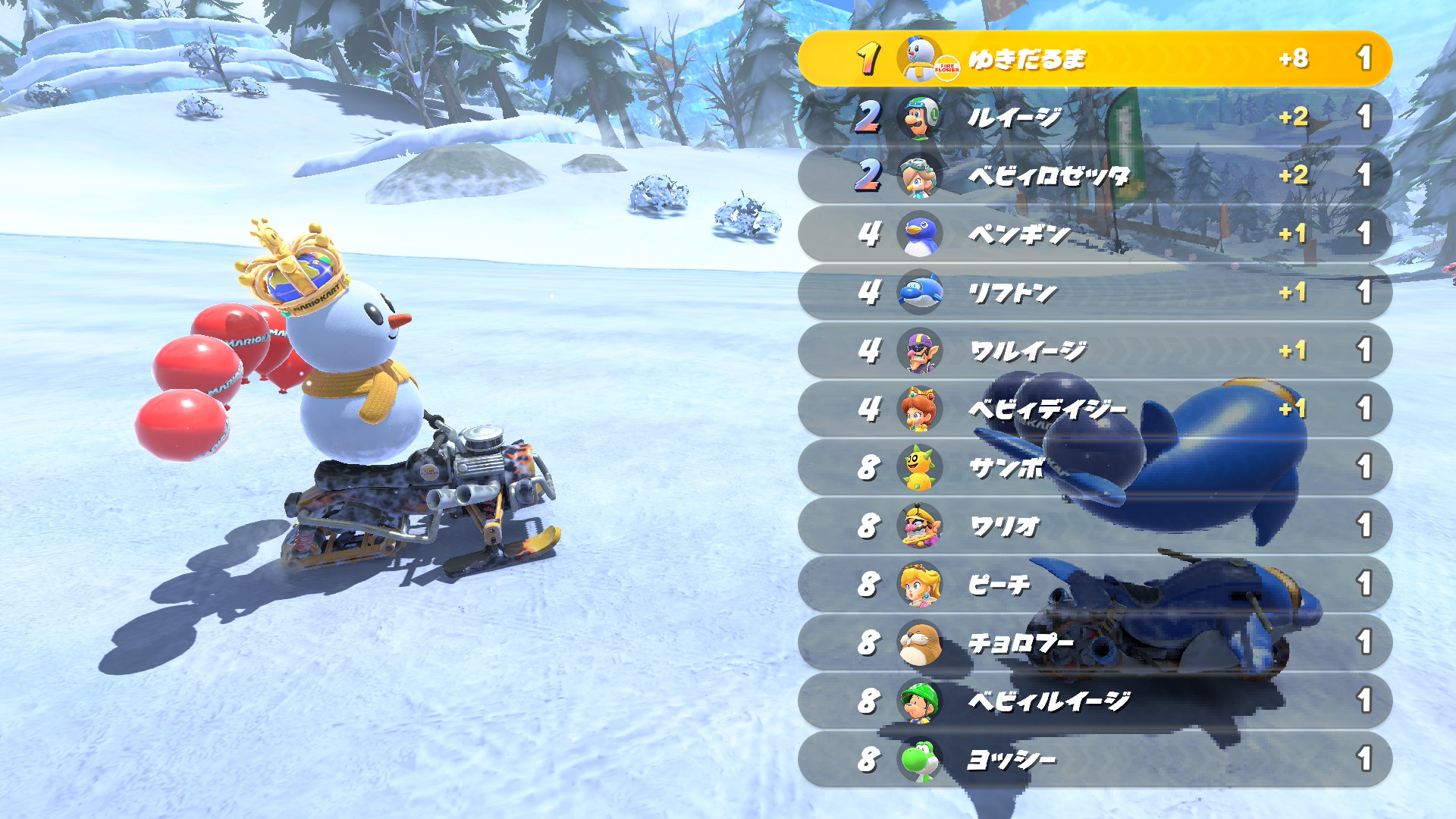Choose the ルイージ player row

pos(1094,117)
